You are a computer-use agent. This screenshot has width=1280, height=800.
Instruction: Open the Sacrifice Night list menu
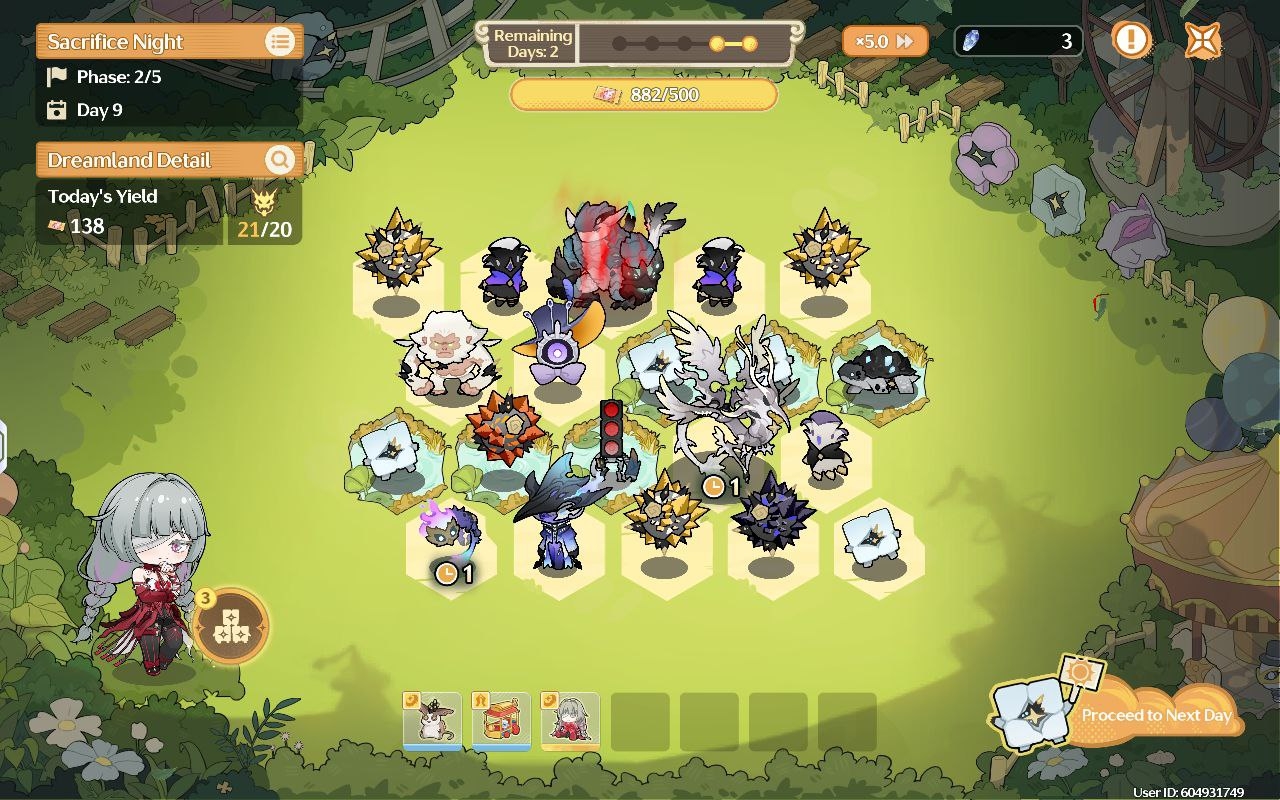(280, 42)
